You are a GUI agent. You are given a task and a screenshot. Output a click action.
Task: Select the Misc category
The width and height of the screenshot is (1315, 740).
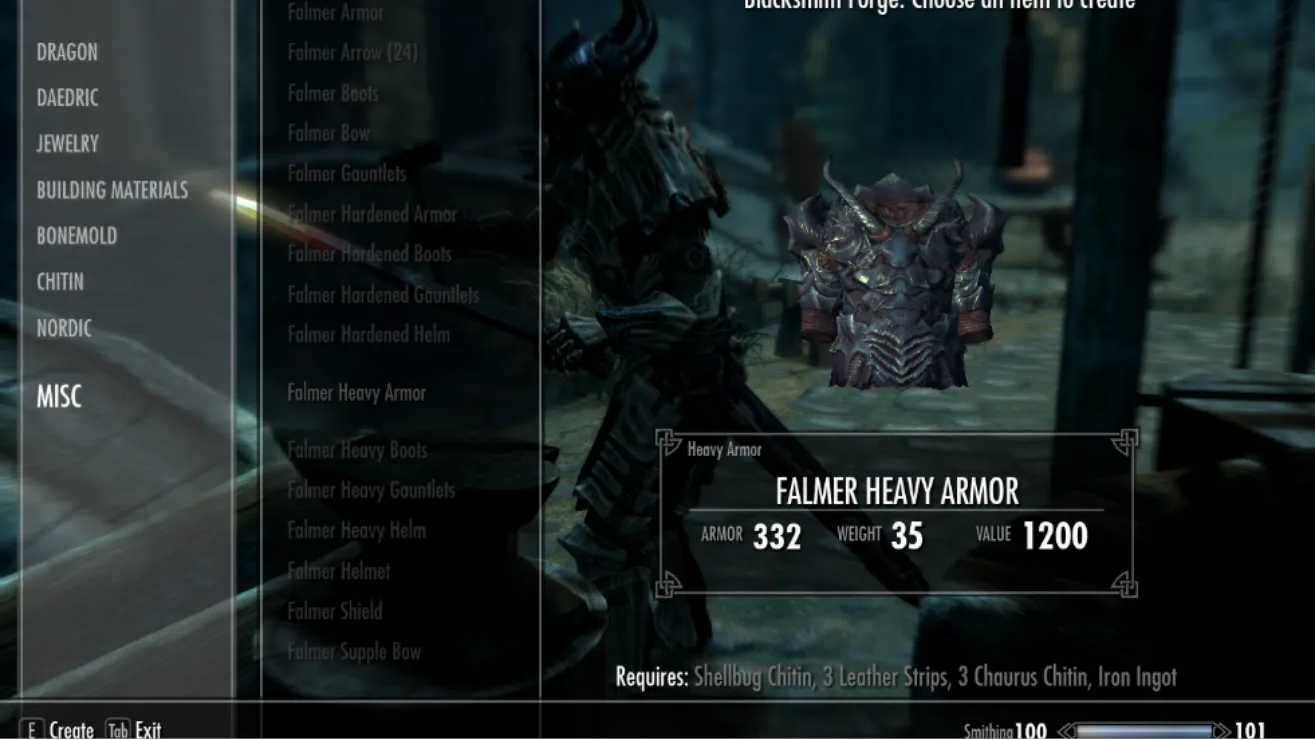point(59,397)
